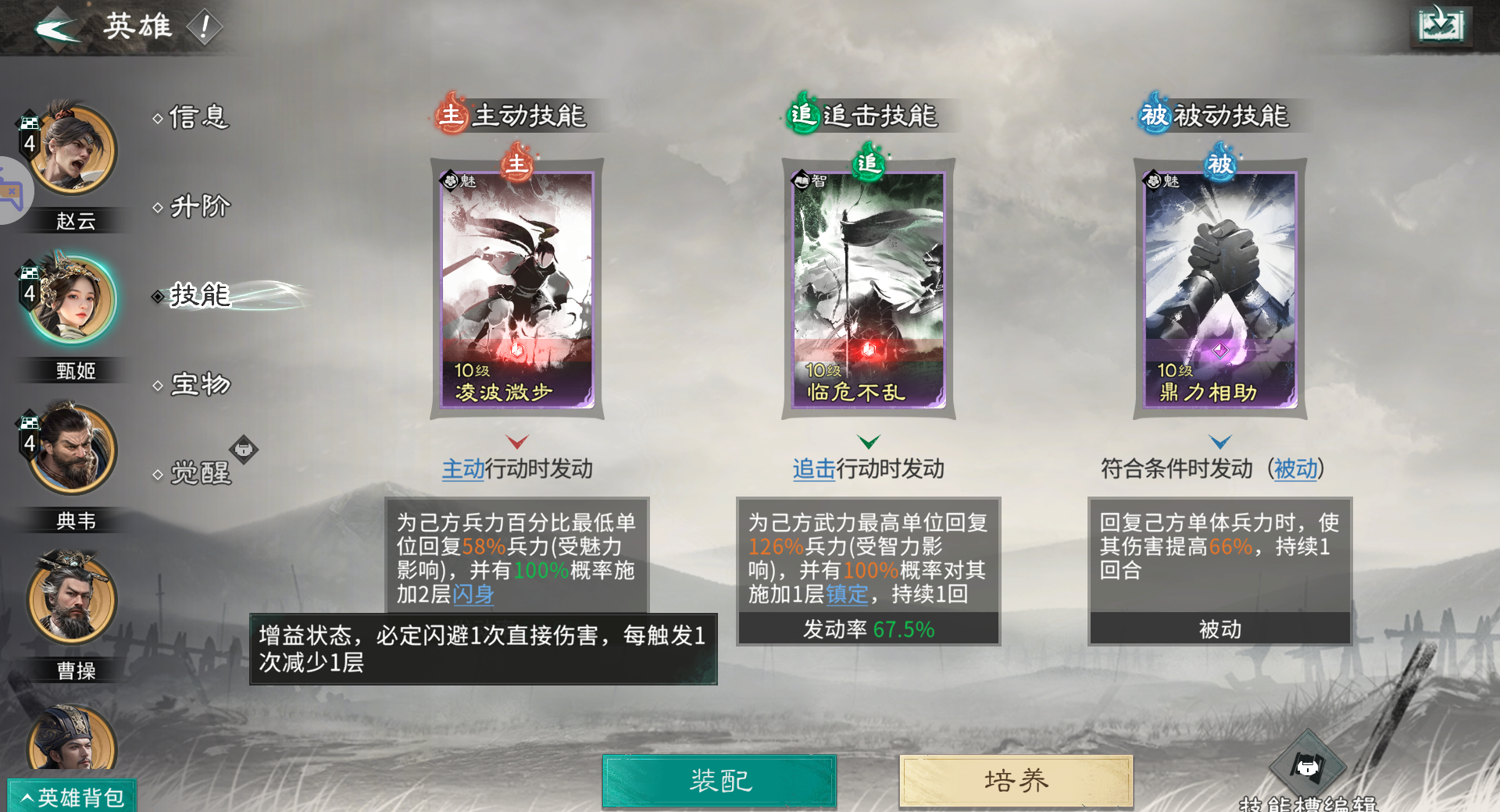Viewport: 1500px width, 812px height.
Task: Open the 主动技能 skill card 凌波微步
Action: (516, 289)
